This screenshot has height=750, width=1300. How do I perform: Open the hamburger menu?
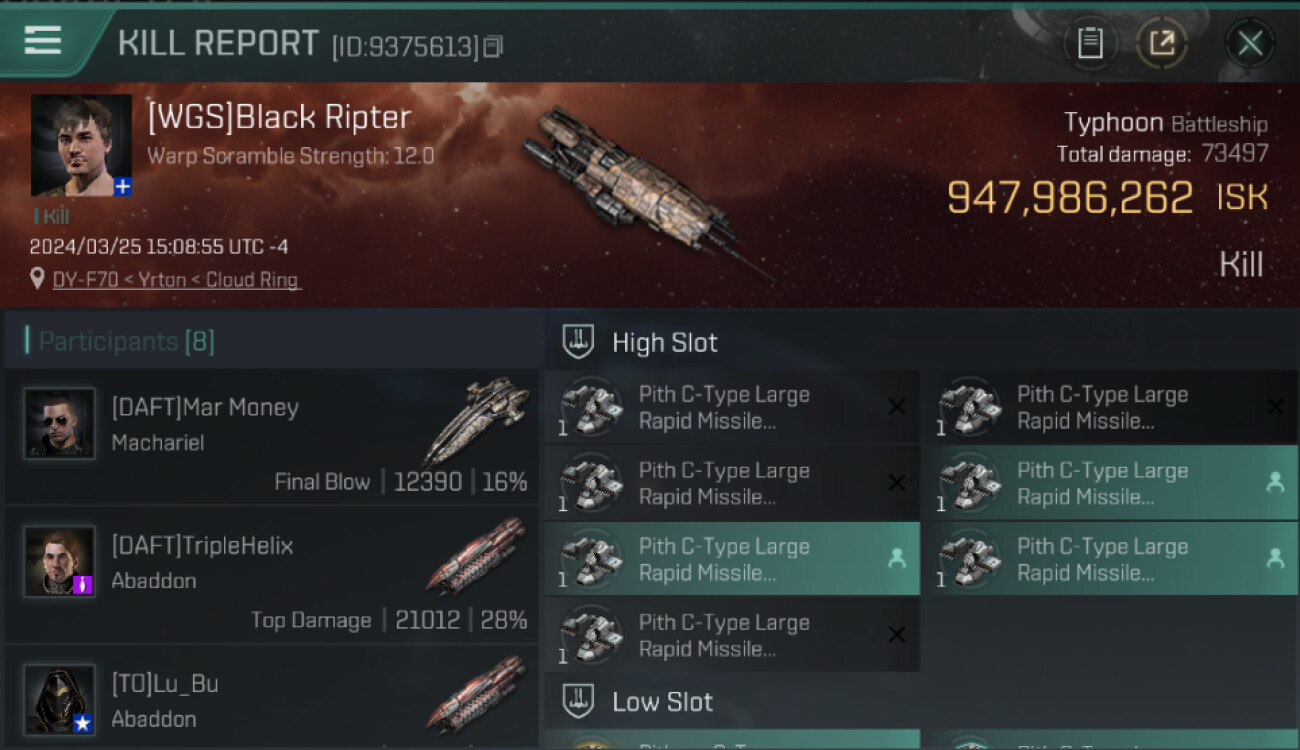pos(43,40)
